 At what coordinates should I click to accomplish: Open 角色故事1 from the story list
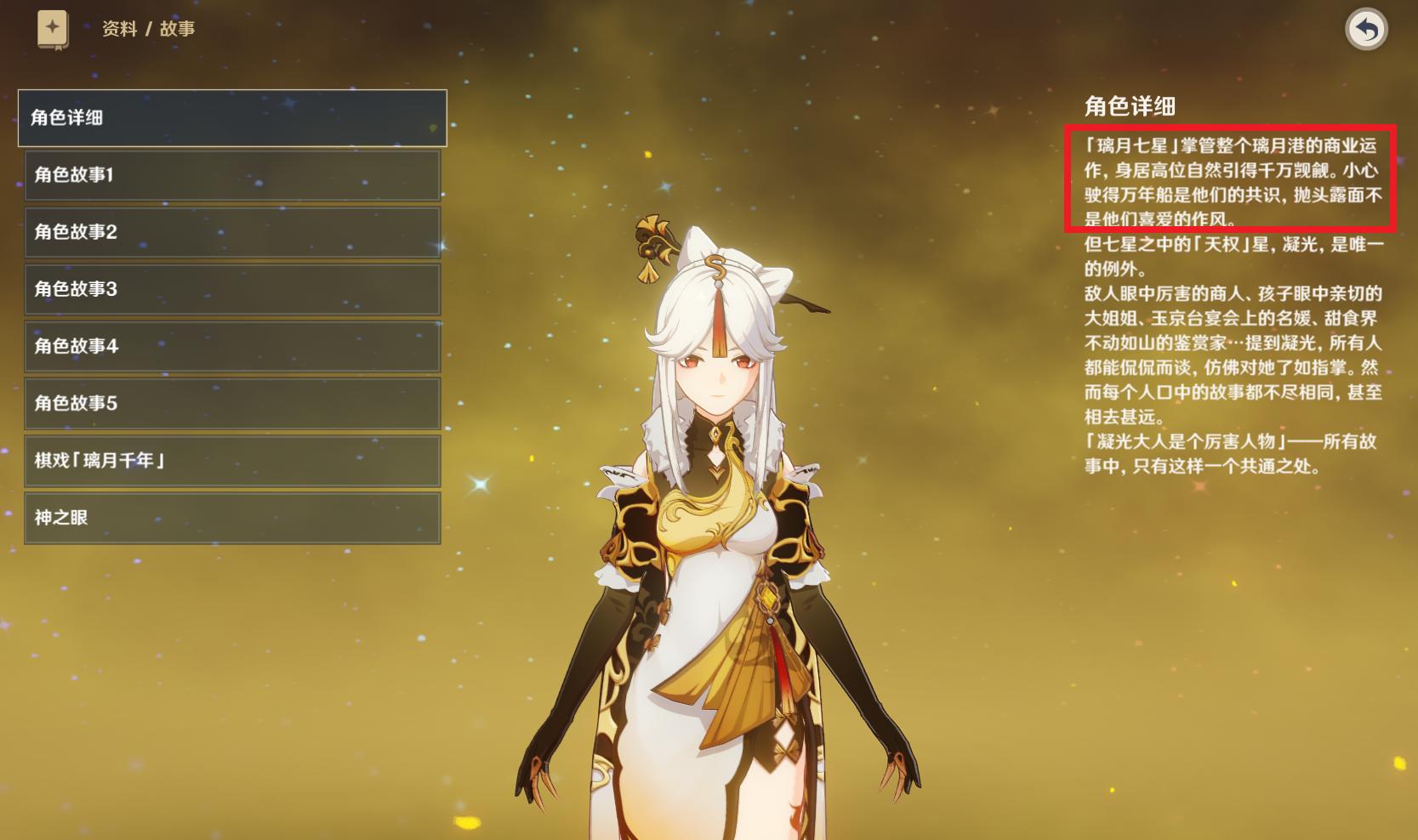click(234, 175)
